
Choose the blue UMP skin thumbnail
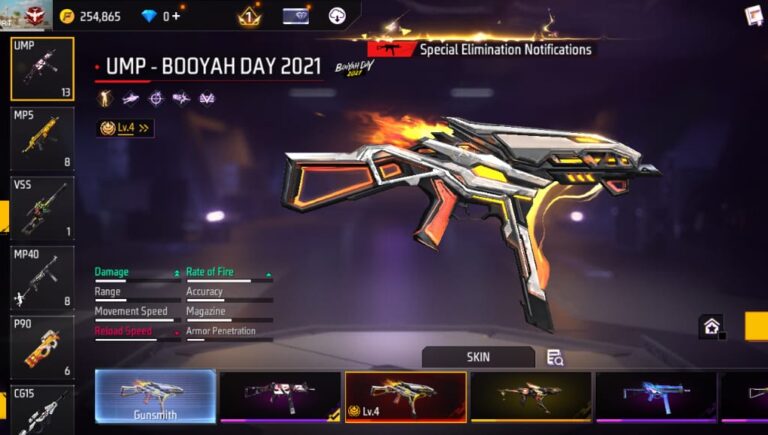[x=655, y=396]
